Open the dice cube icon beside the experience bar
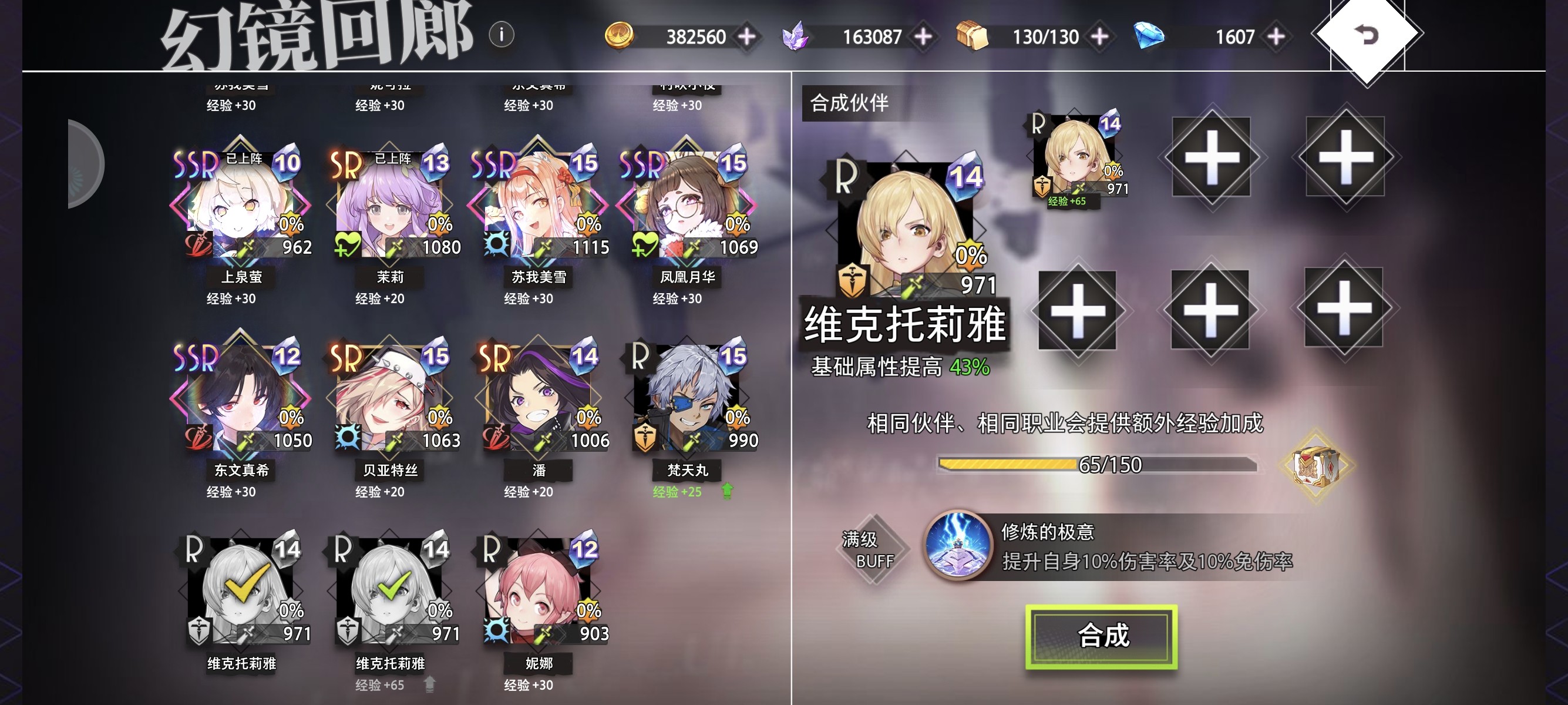 coord(1315,466)
